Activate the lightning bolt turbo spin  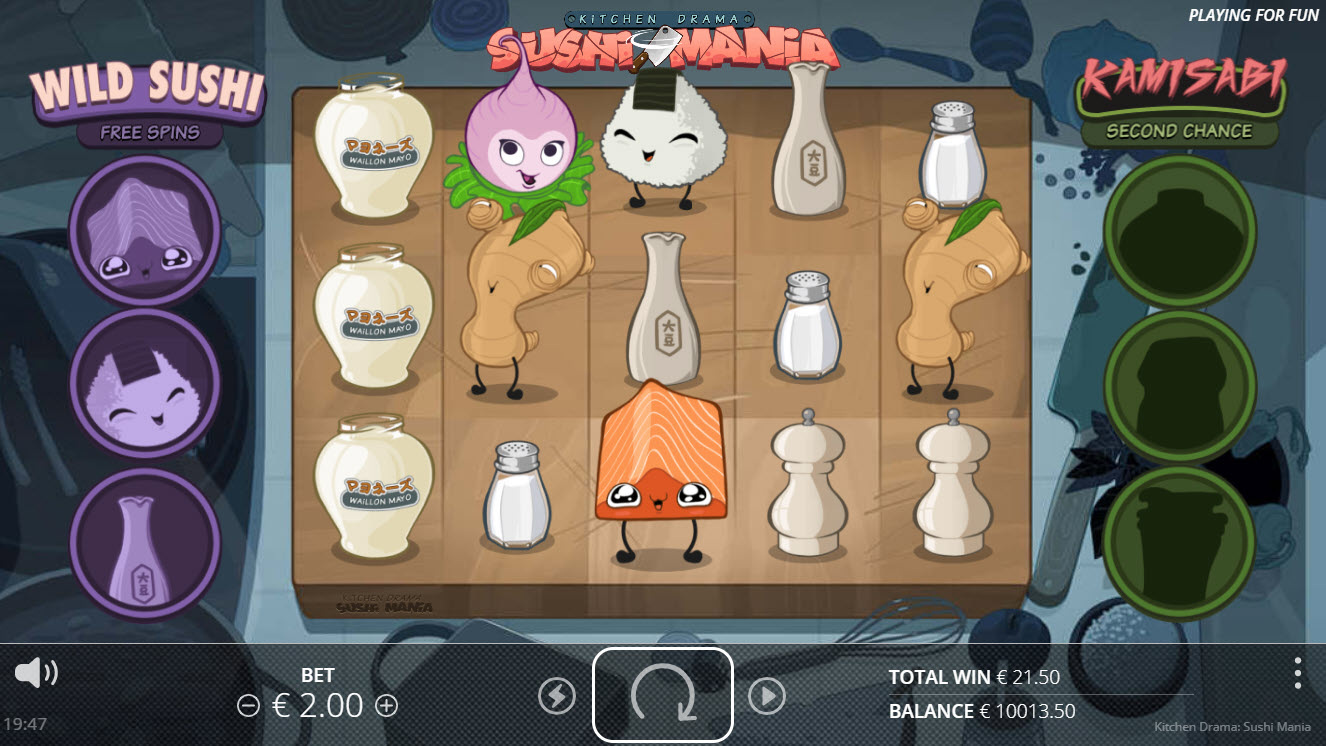[557, 696]
